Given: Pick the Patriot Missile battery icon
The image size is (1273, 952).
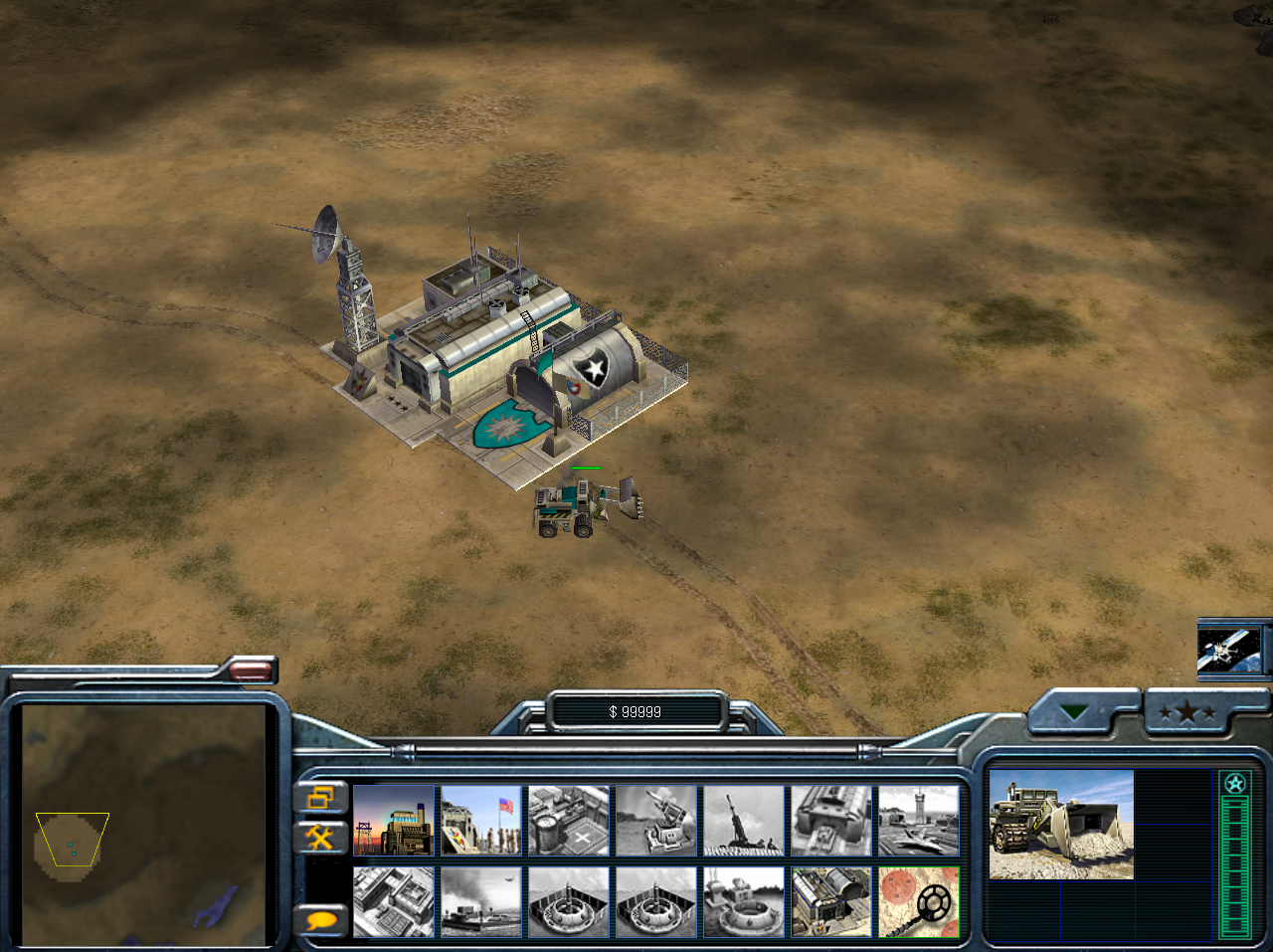Looking at the screenshot, I should [656, 821].
